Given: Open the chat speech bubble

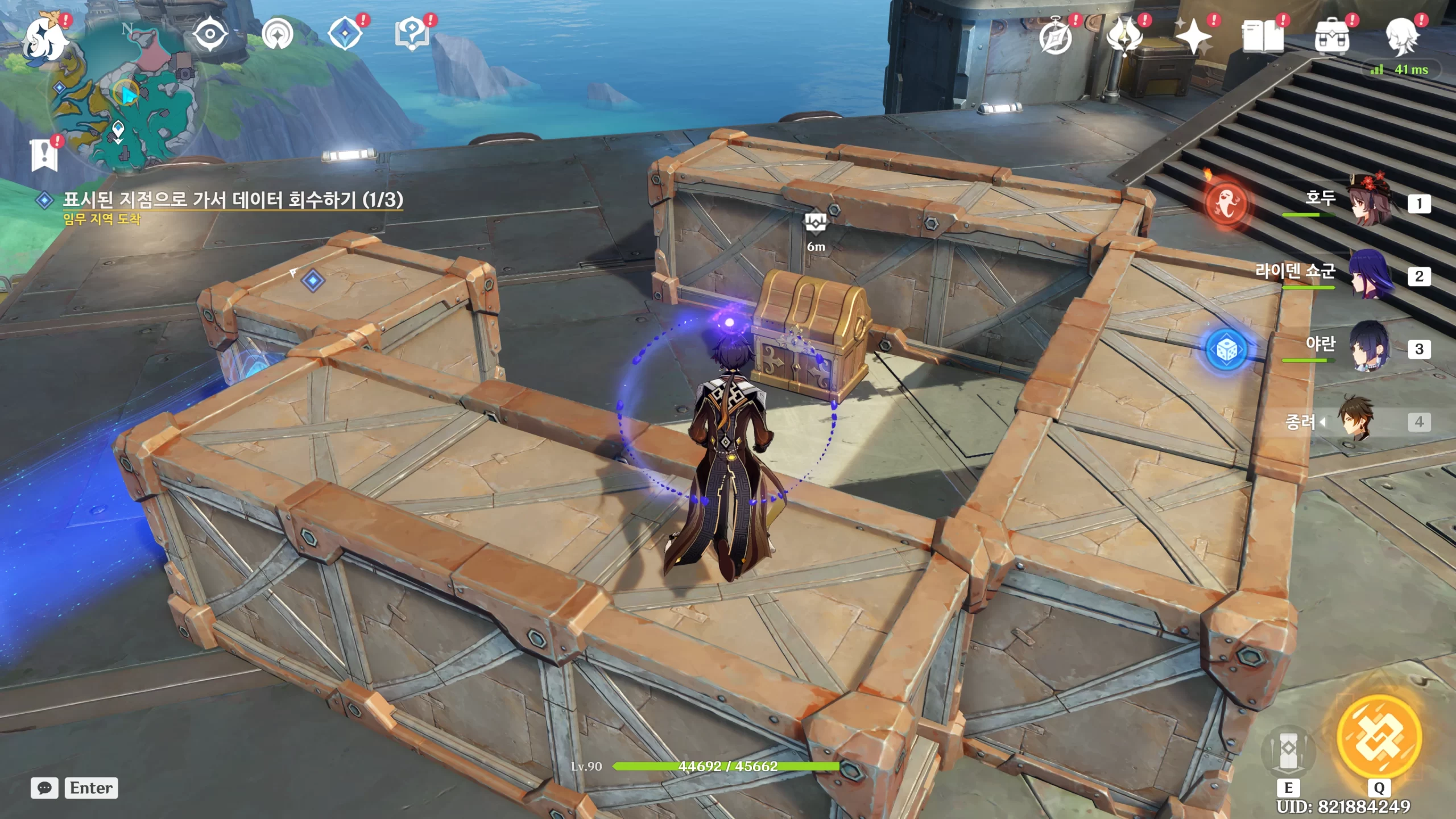Looking at the screenshot, I should coord(44,788).
